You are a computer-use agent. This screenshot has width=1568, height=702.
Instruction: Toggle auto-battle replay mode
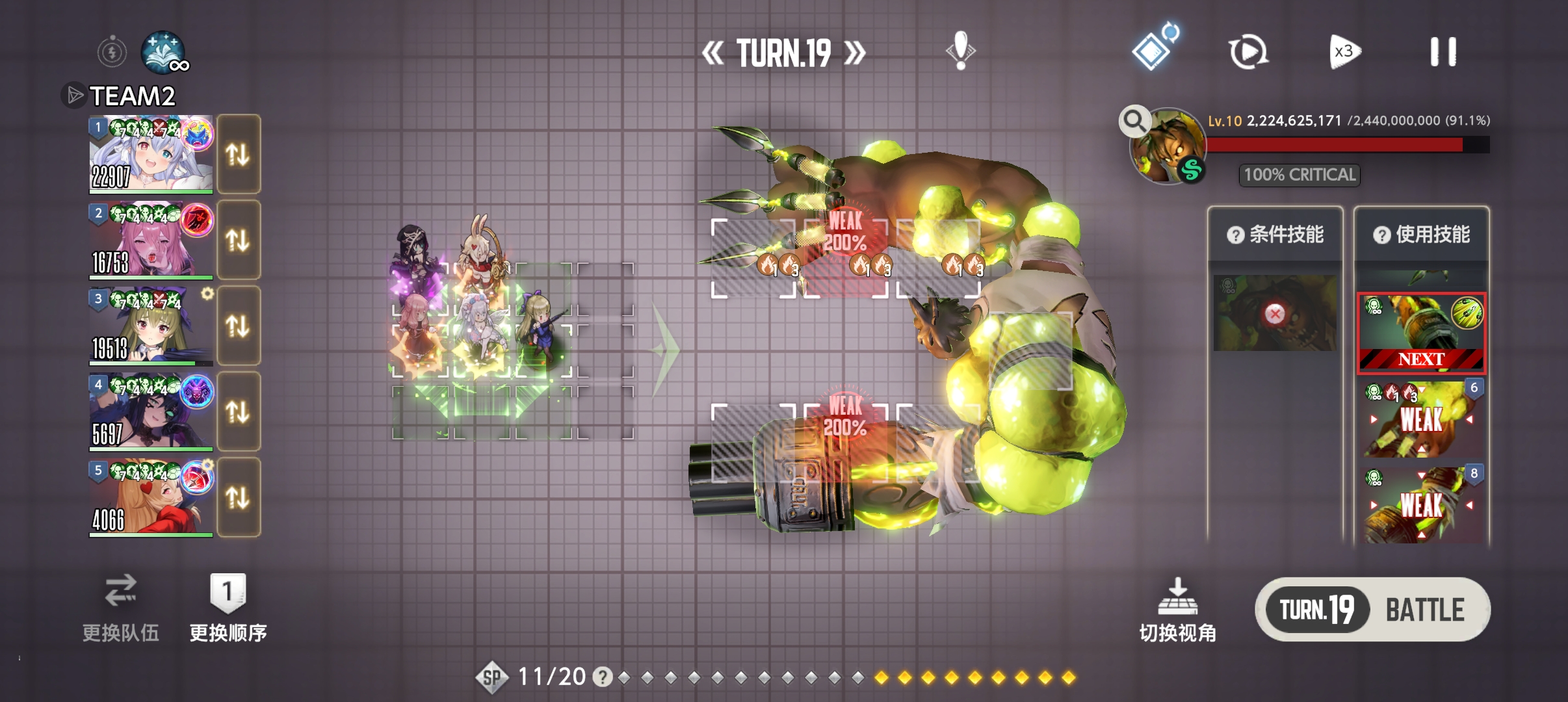click(x=1248, y=52)
